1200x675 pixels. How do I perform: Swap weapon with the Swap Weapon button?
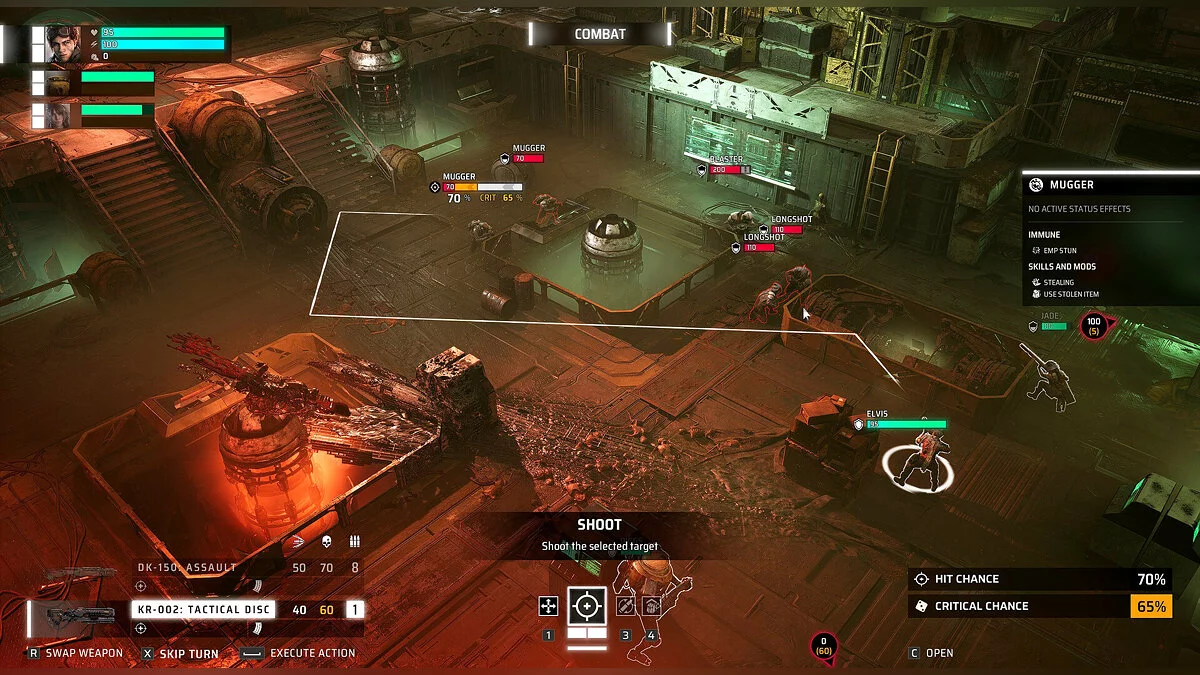[x=75, y=653]
